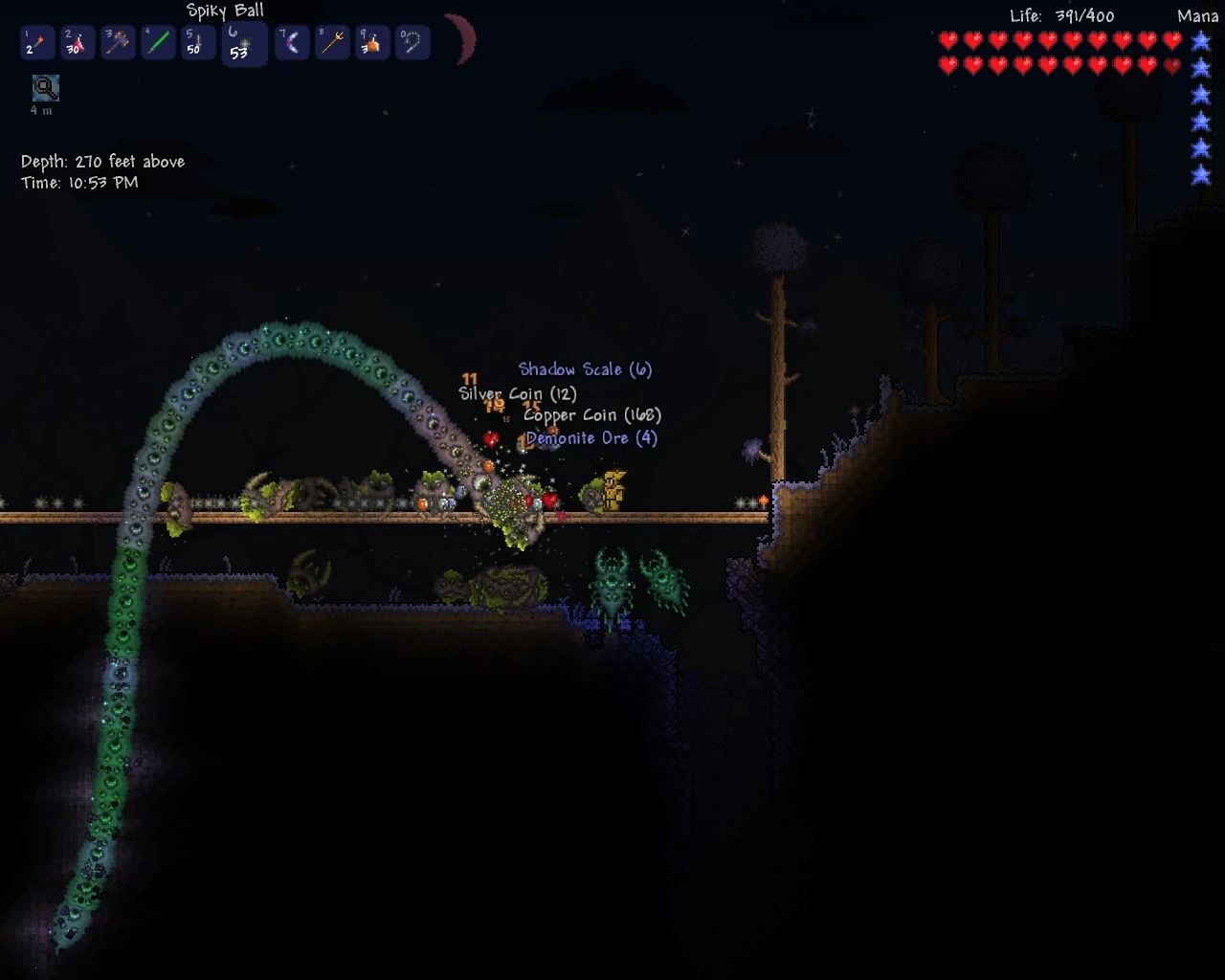Select the golden spear in hotbar slot 8
The width and height of the screenshot is (1225, 980).
point(332,44)
